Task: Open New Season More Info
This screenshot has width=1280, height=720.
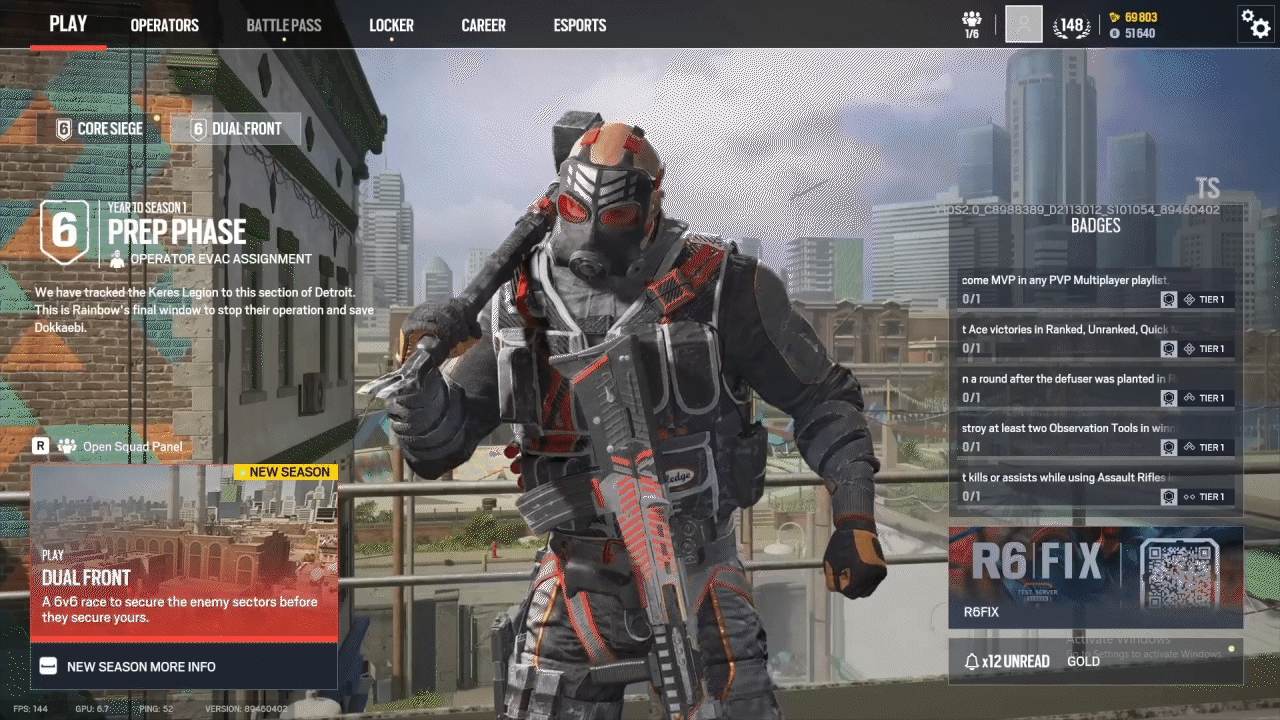Action: pos(184,666)
